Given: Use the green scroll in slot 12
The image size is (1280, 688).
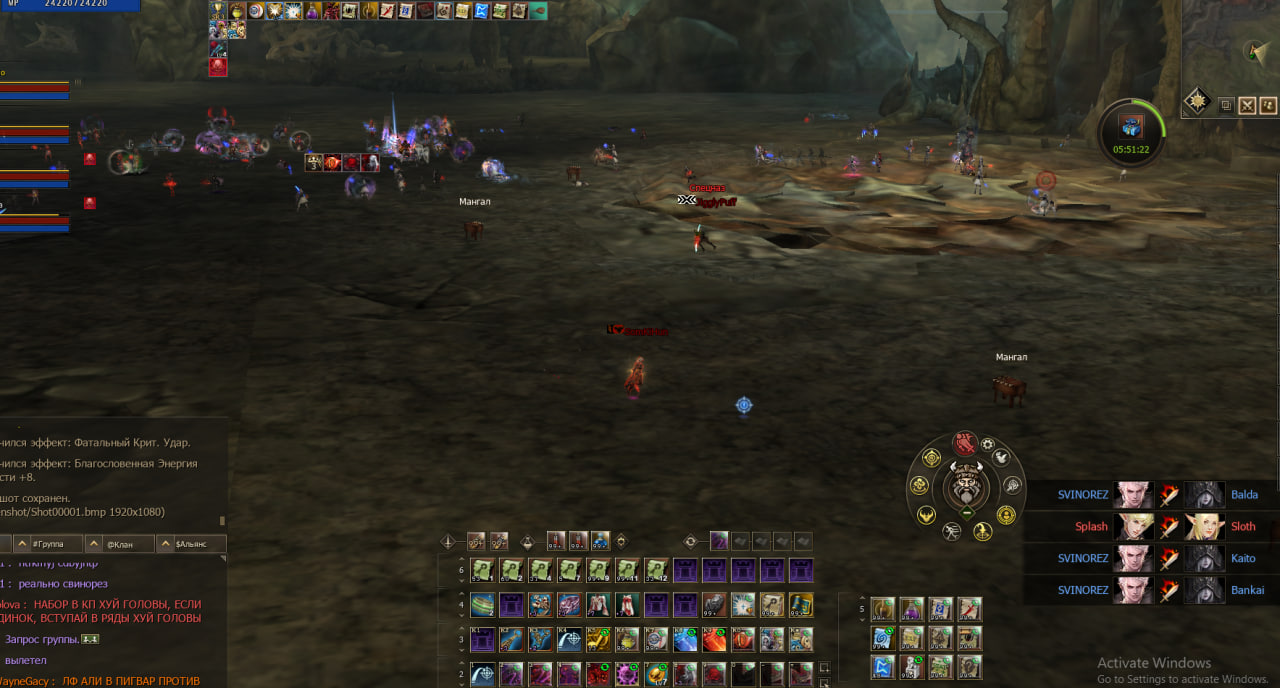Looking at the screenshot, I should coord(656,571).
